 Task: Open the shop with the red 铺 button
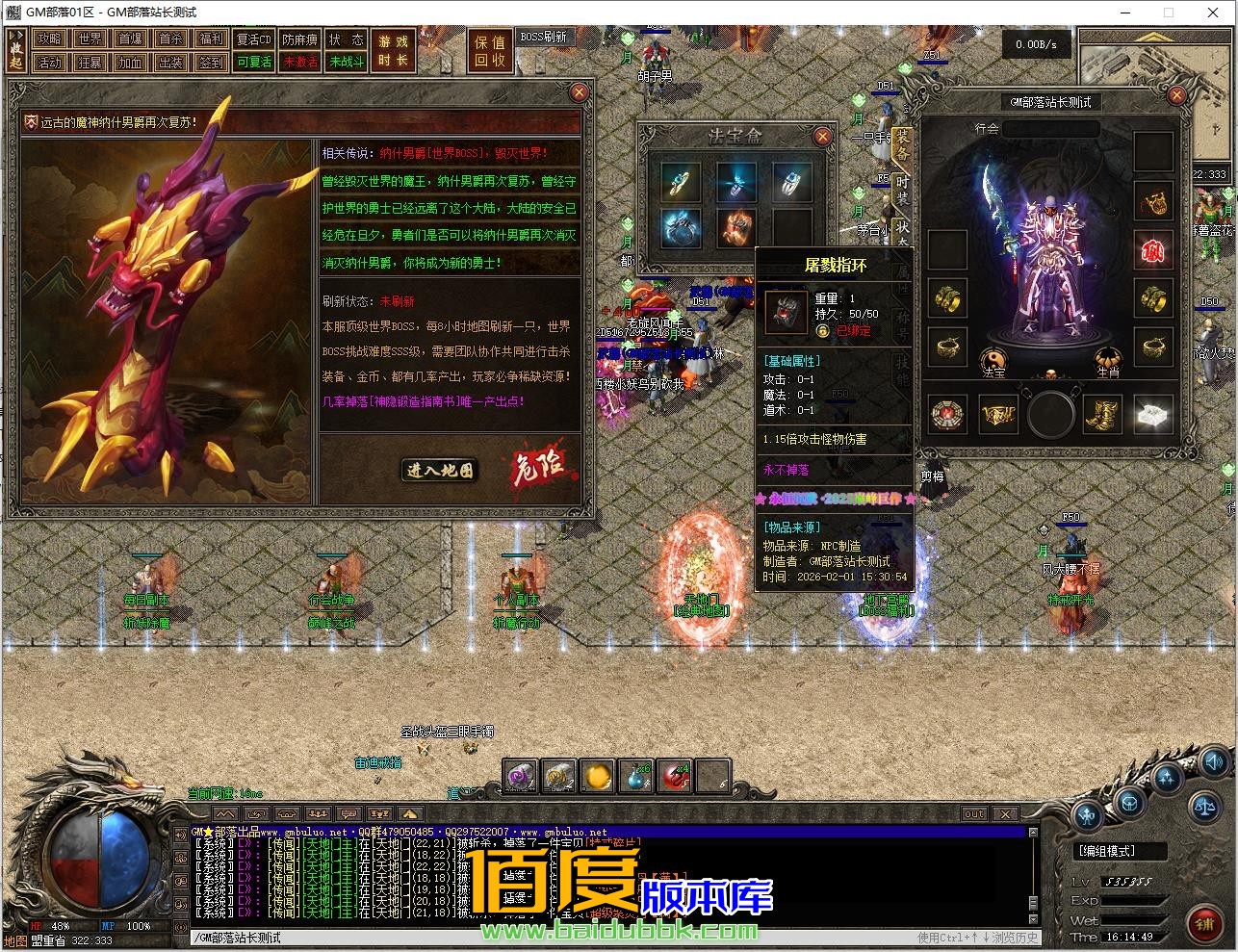1204,923
